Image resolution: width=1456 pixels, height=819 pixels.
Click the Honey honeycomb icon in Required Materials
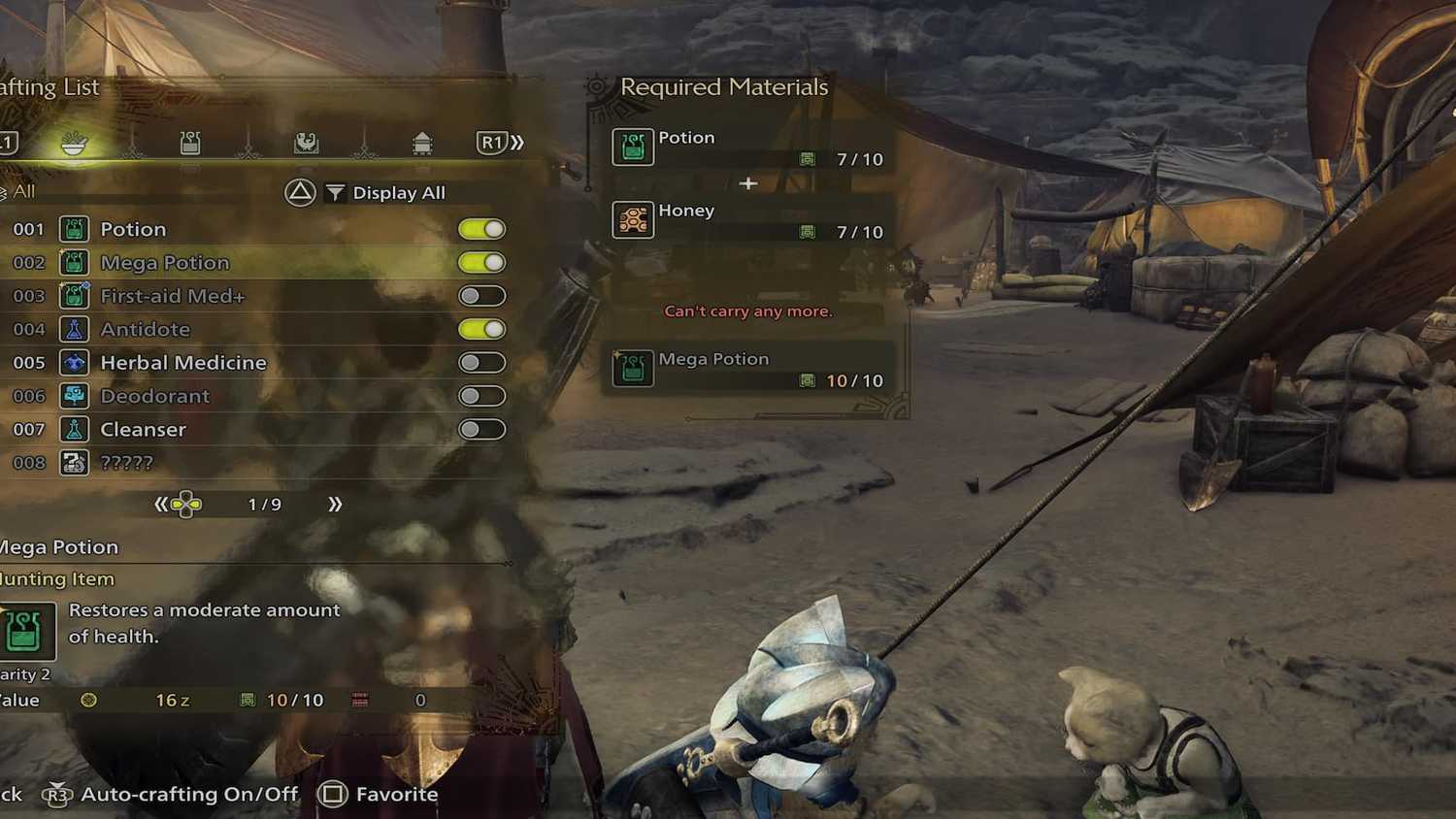(632, 220)
